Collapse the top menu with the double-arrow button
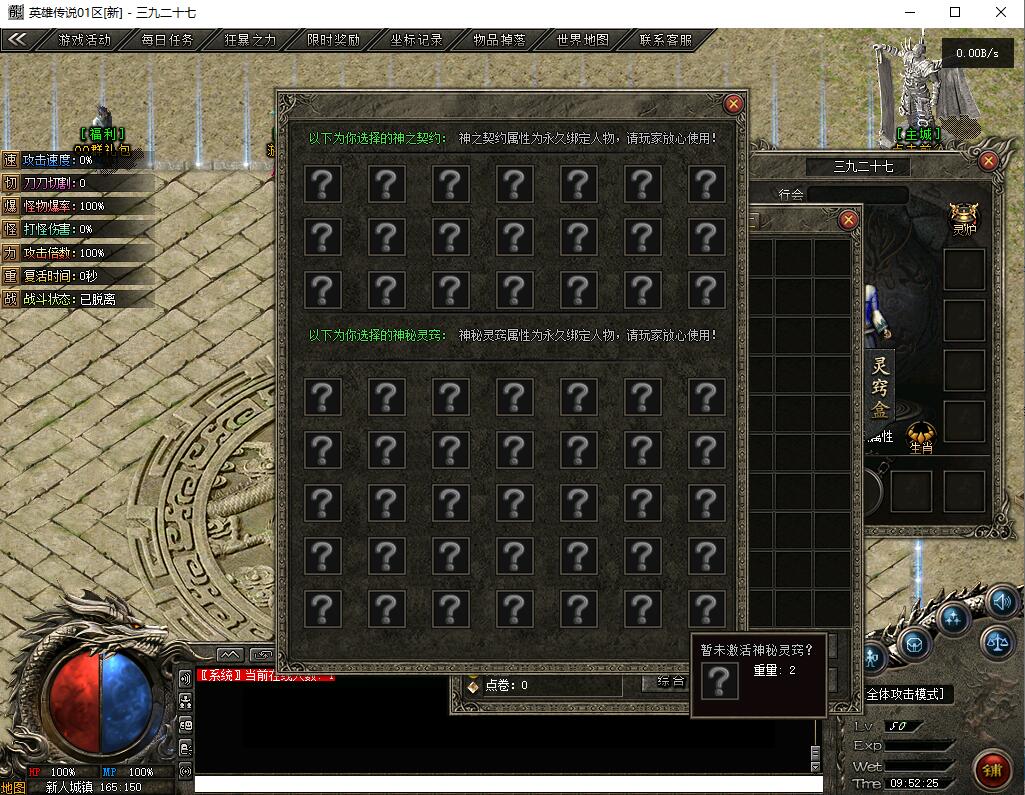Screen dimensions: 1025x795 pyautogui.click(x=18, y=41)
